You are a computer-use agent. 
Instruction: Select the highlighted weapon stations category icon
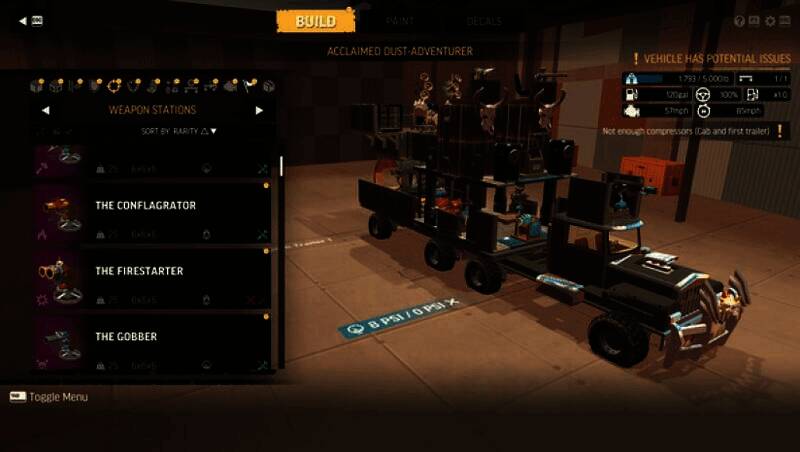click(114, 86)
